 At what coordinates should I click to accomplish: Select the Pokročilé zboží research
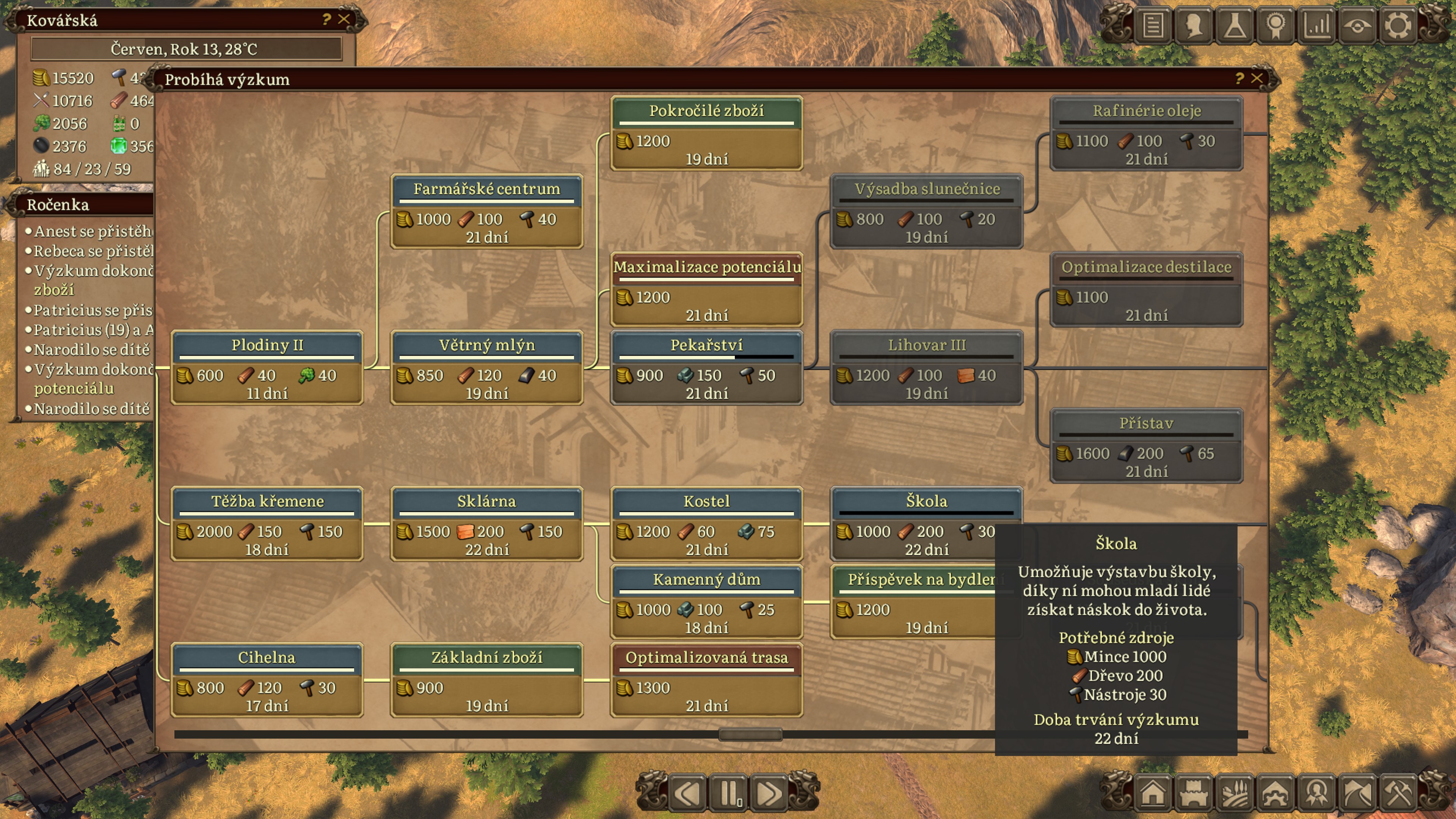[706, 133]
